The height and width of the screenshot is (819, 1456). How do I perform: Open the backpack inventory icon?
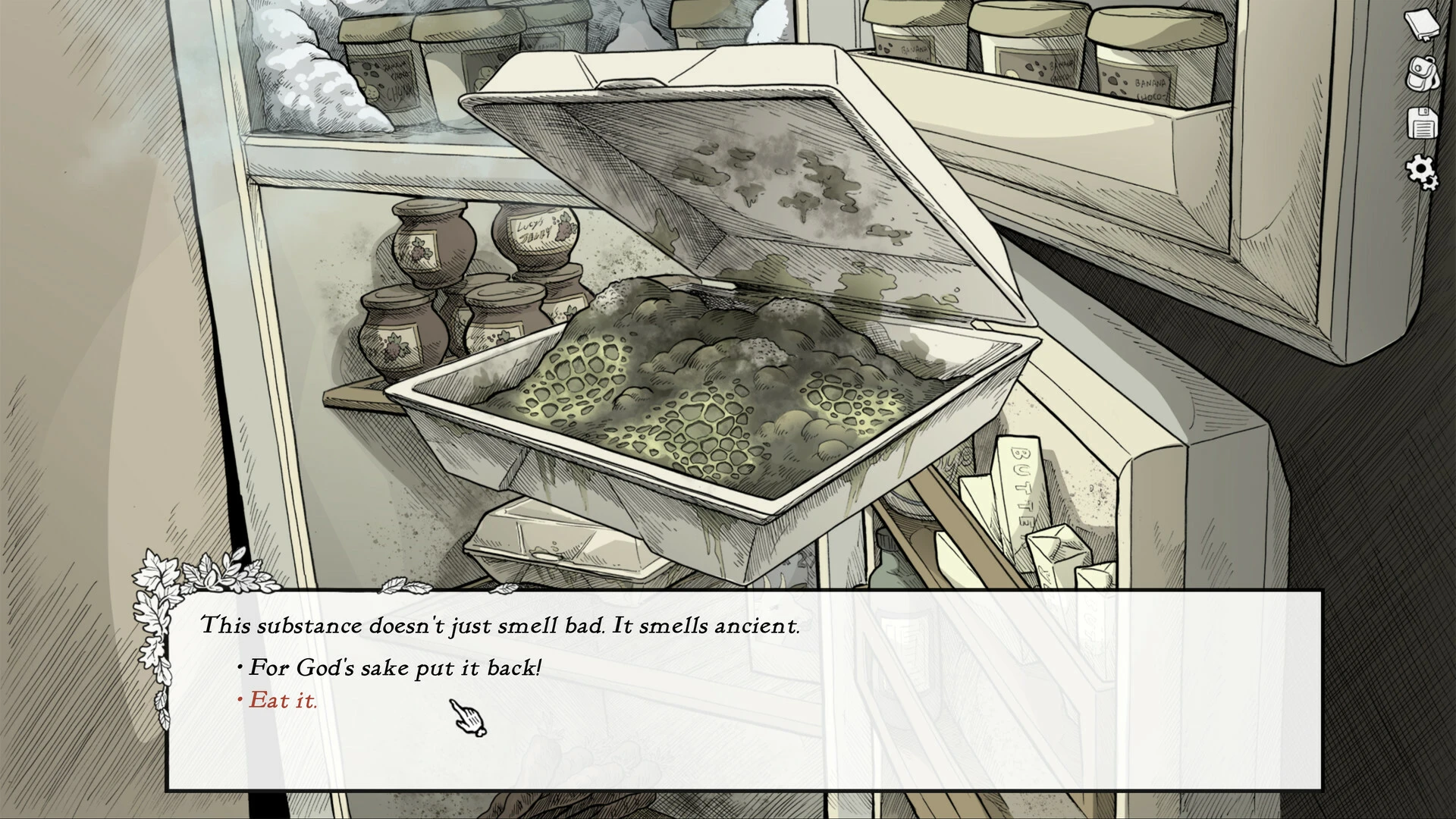(x=1422, y=74)
